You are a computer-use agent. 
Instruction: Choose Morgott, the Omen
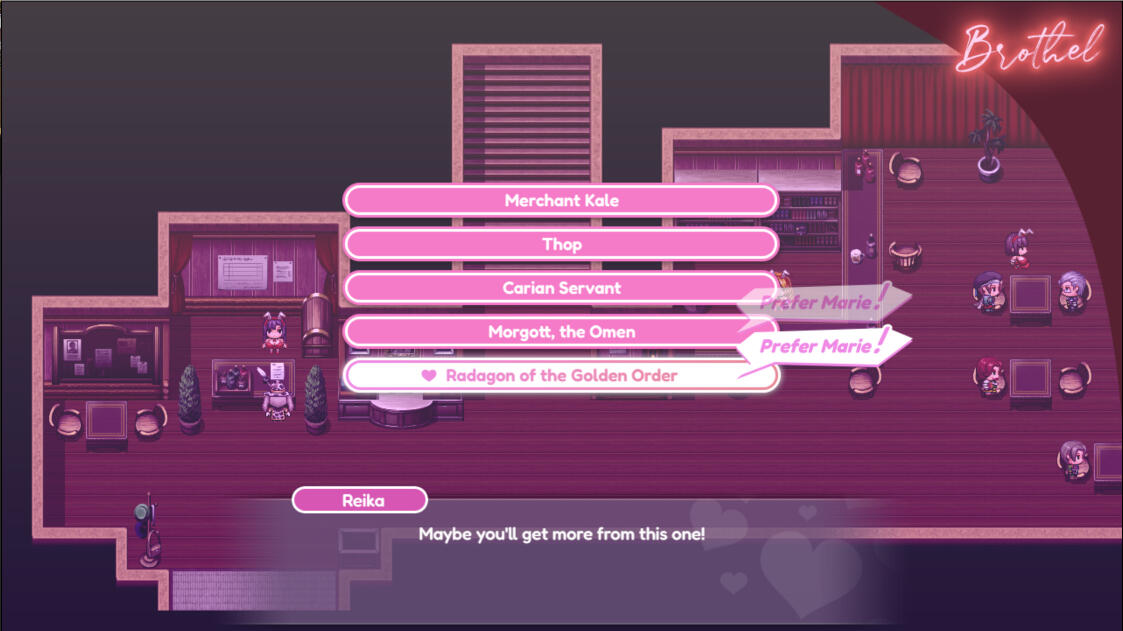[560, 332]
